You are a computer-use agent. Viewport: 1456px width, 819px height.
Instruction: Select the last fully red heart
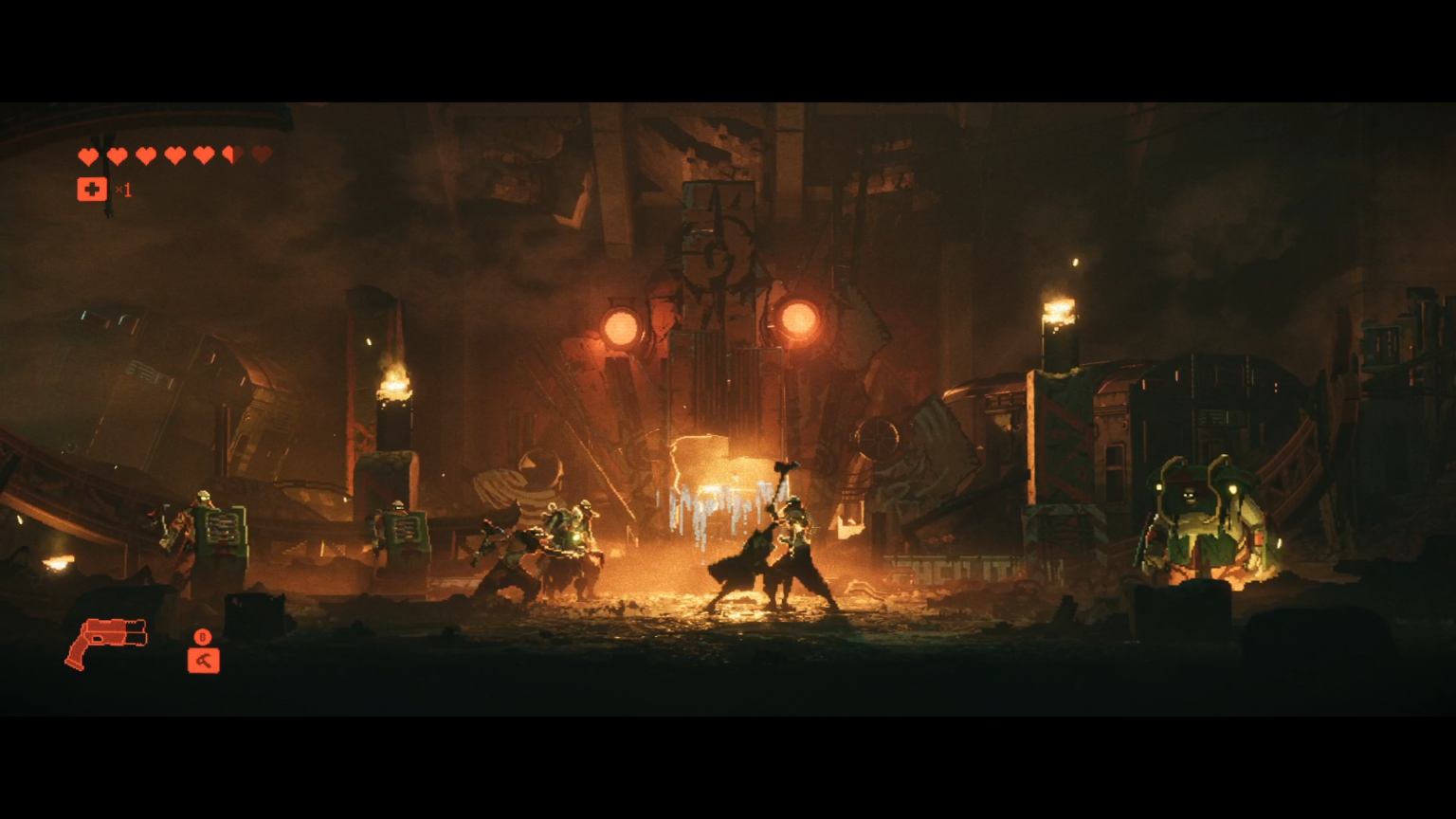pyautogui.click(x=204, y=155)
